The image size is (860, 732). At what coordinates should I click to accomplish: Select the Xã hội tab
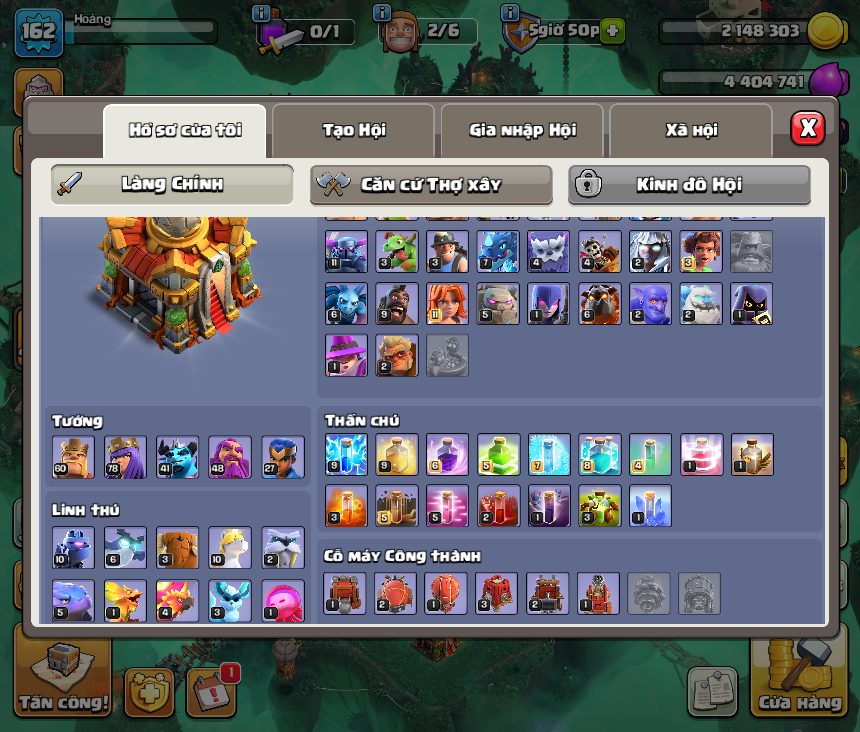click(691, 130)
